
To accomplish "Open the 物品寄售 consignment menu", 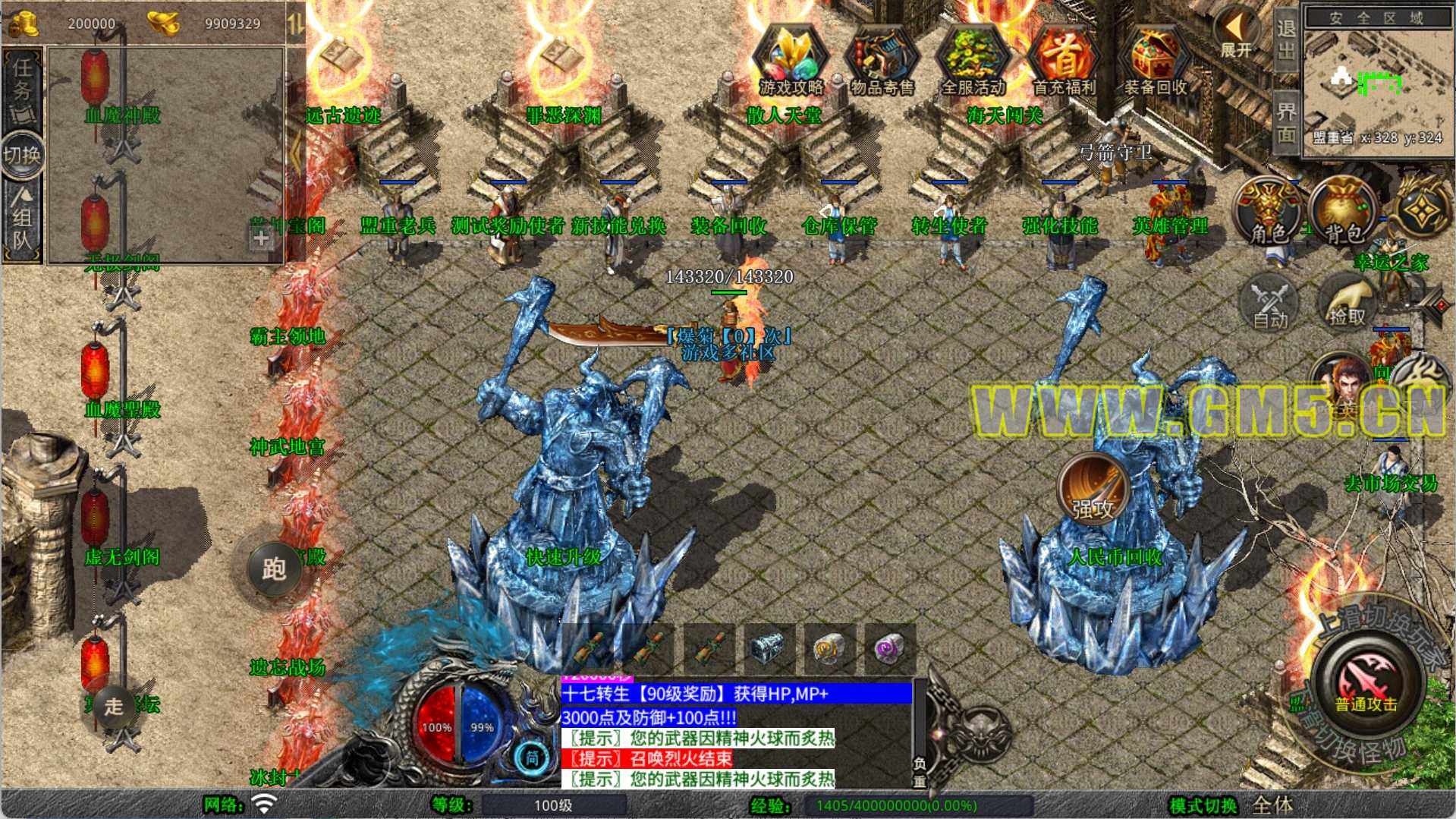I will click(882, 59).
